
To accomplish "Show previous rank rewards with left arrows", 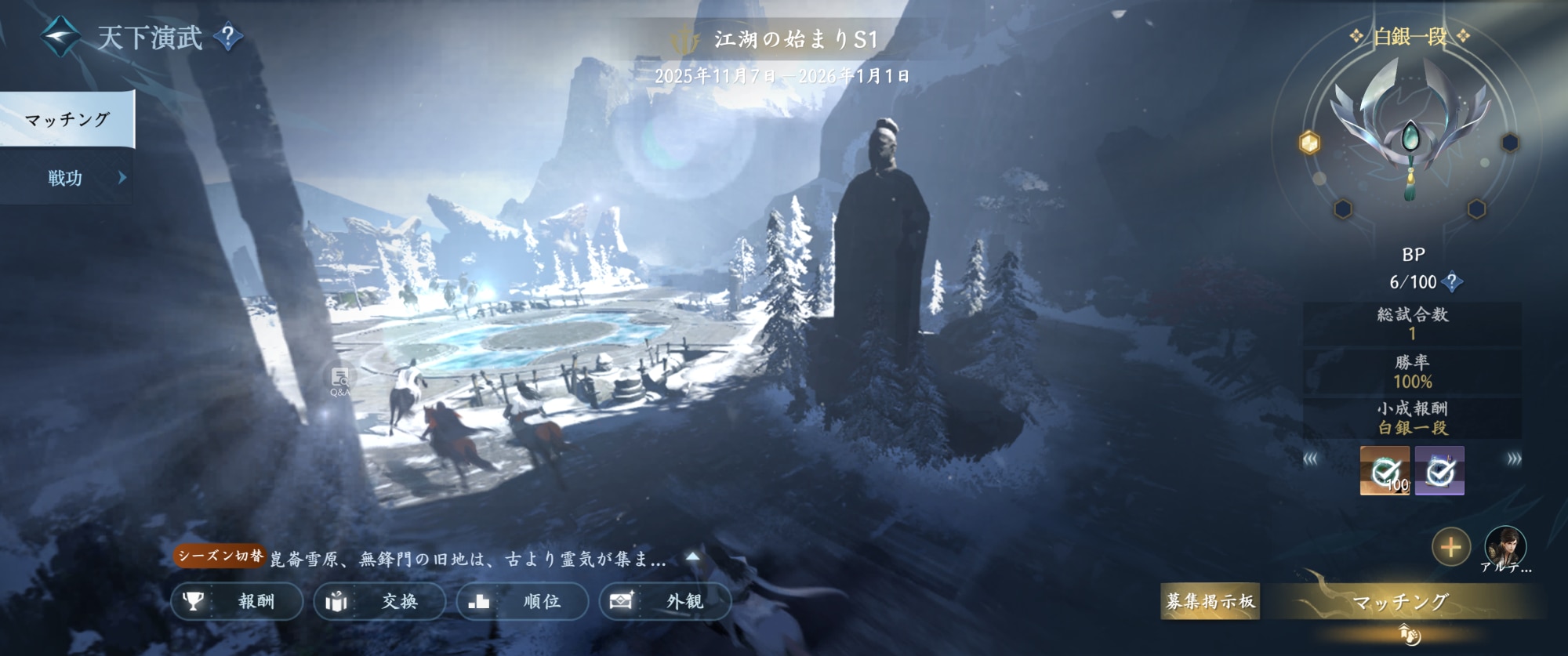I will (1310, 459).
